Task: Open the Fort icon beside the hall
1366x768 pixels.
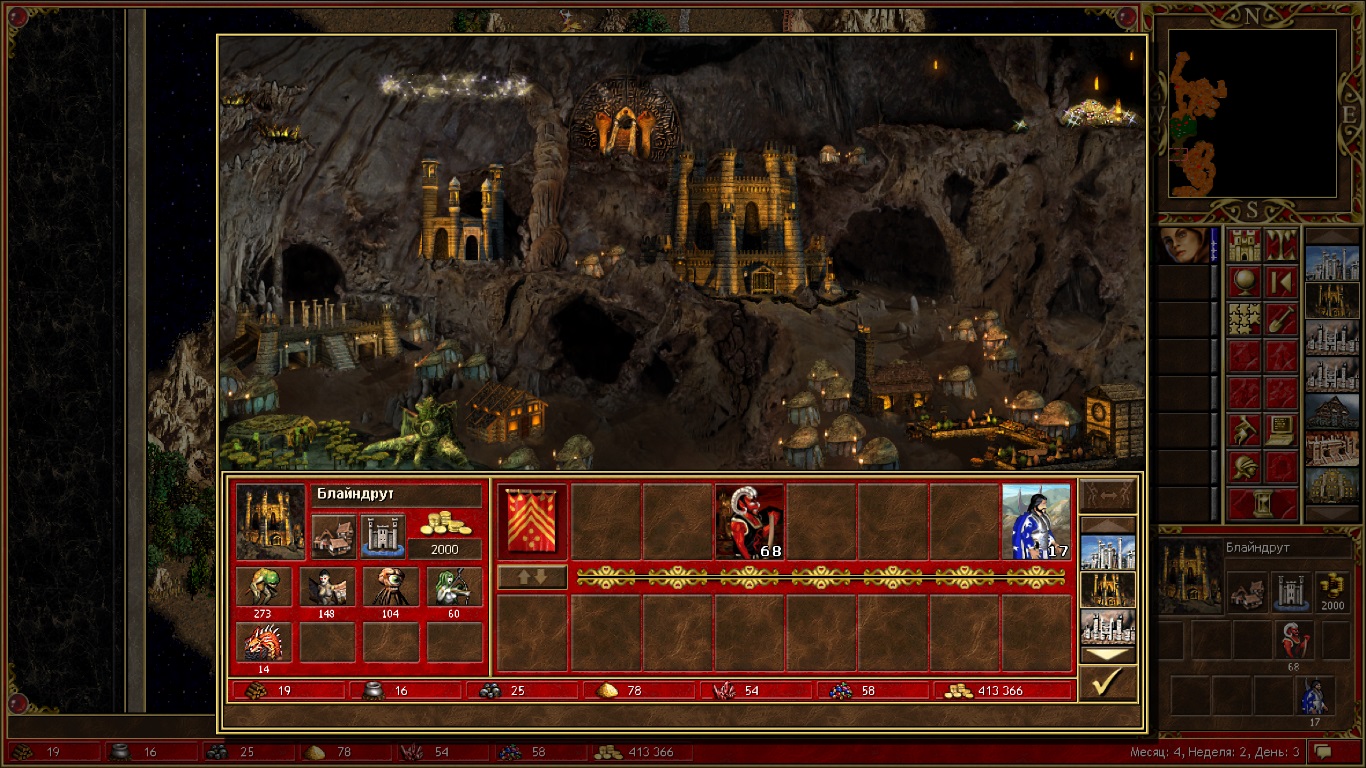Action: coord(382,537)
